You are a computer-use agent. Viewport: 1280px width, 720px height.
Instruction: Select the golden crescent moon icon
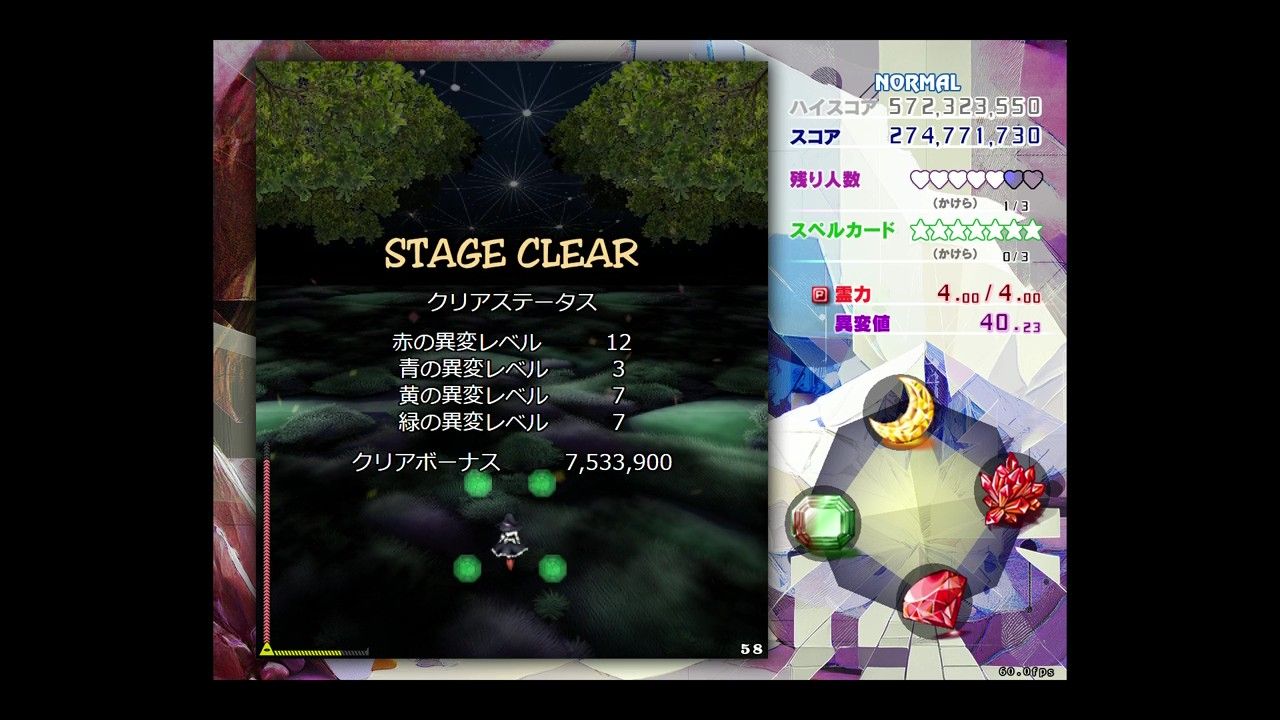(x=901, y=412)
